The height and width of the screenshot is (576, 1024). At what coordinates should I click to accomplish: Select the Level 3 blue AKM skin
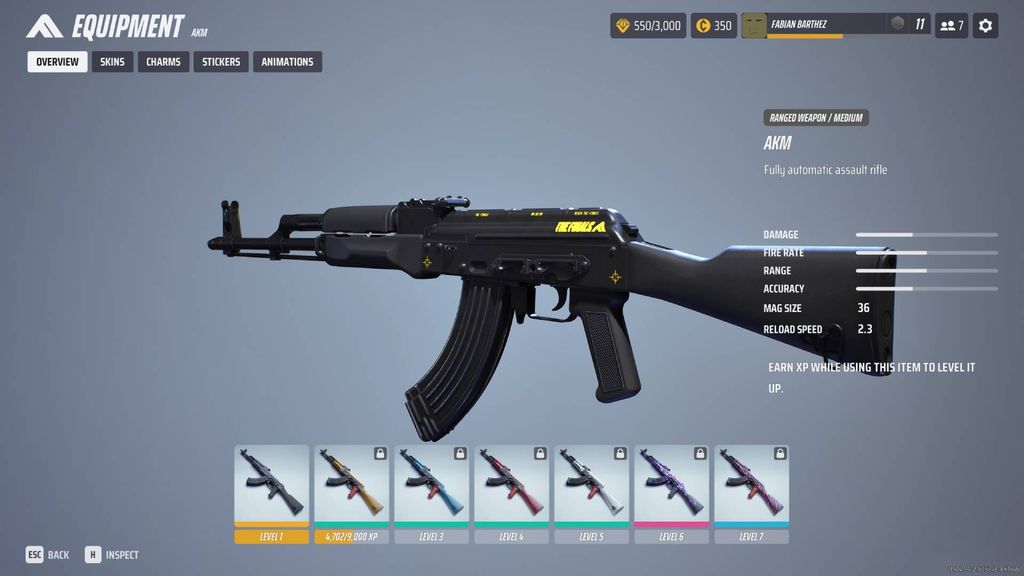[432, 485]
